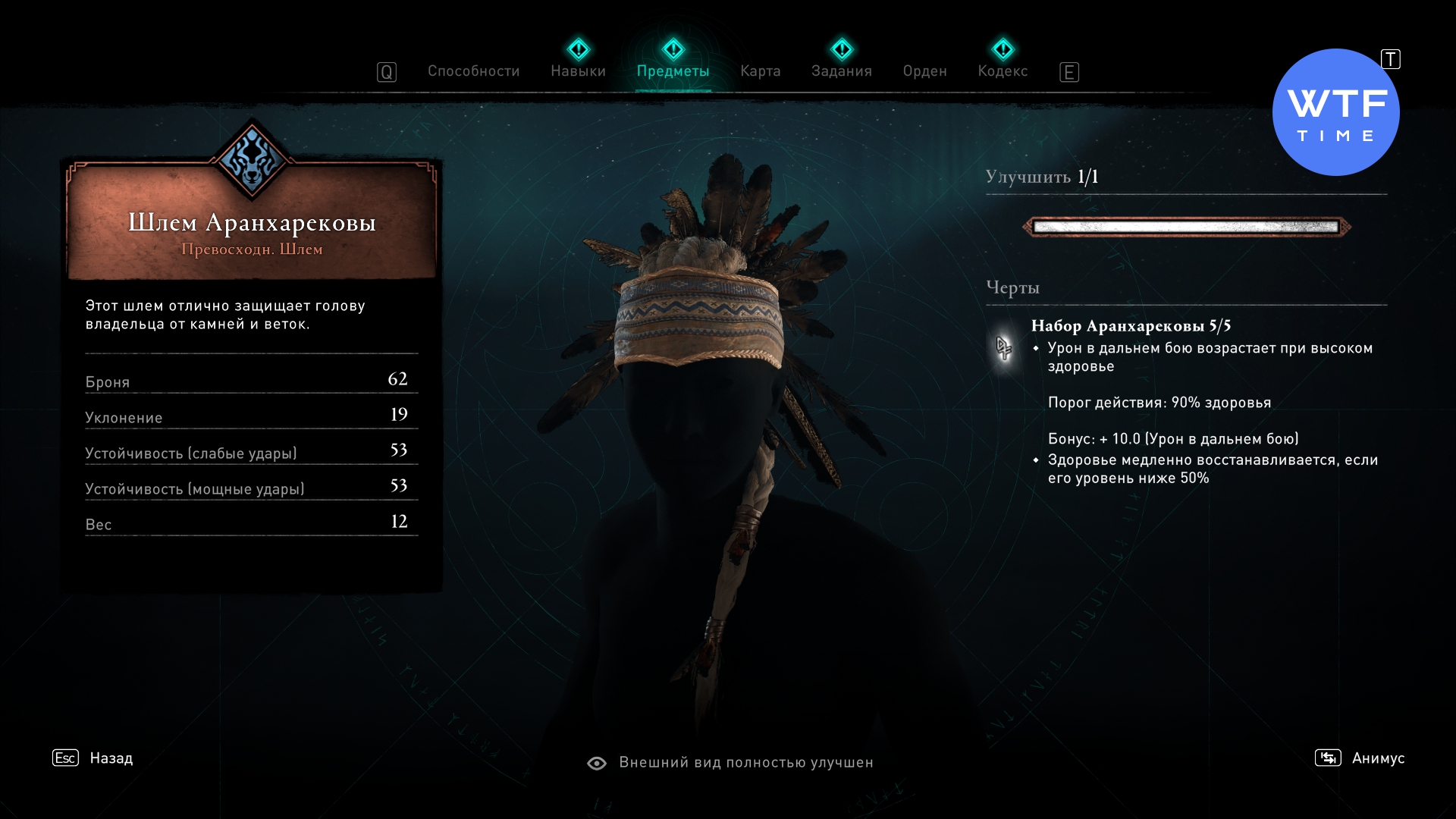Select the Набор Аранхарековы set perk rune
Viewport: 1456px width, 819px height.
point(1004,348)
